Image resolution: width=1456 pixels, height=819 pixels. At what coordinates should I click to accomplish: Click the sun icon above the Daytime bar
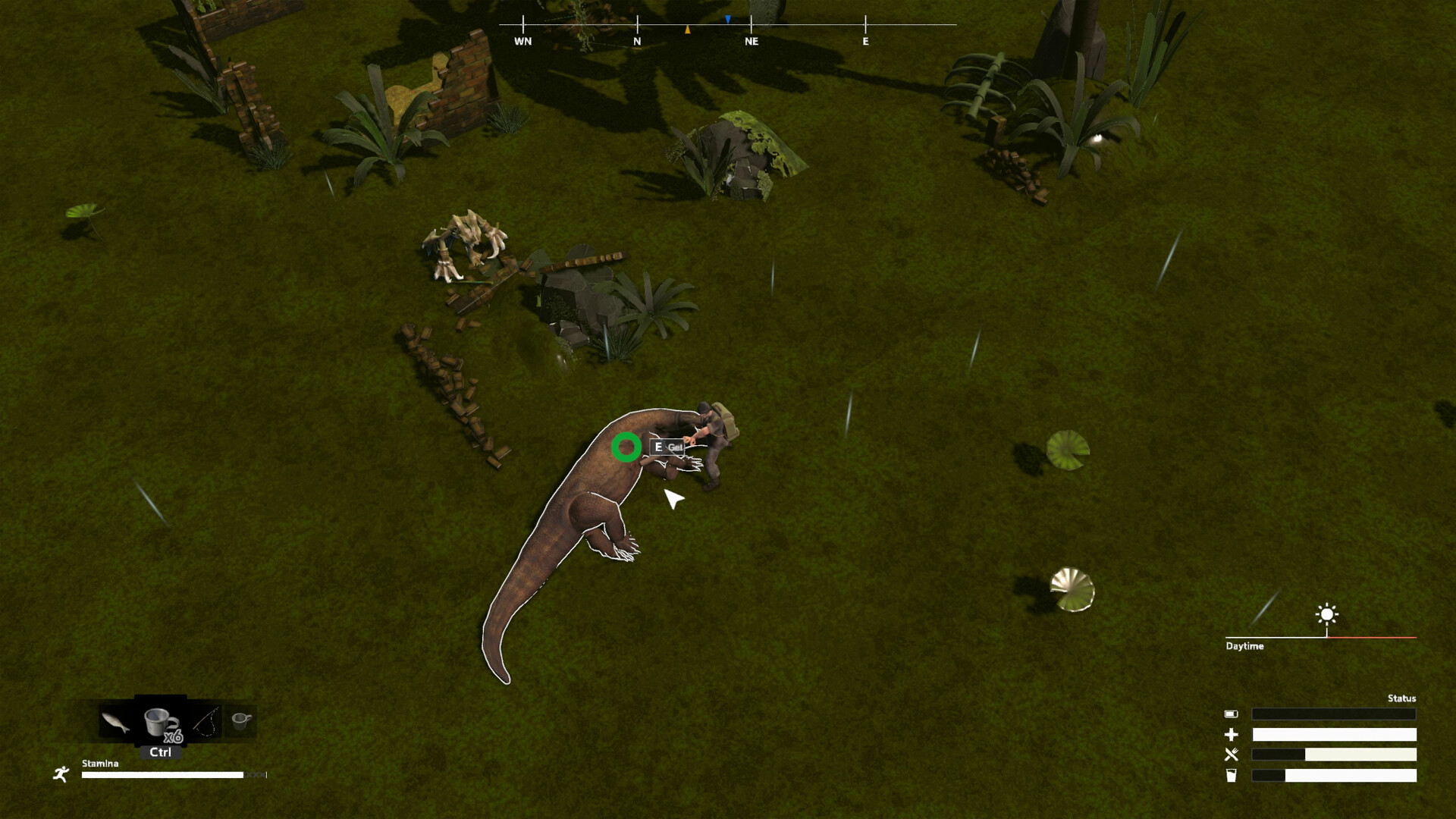[x=1326, y=614]
